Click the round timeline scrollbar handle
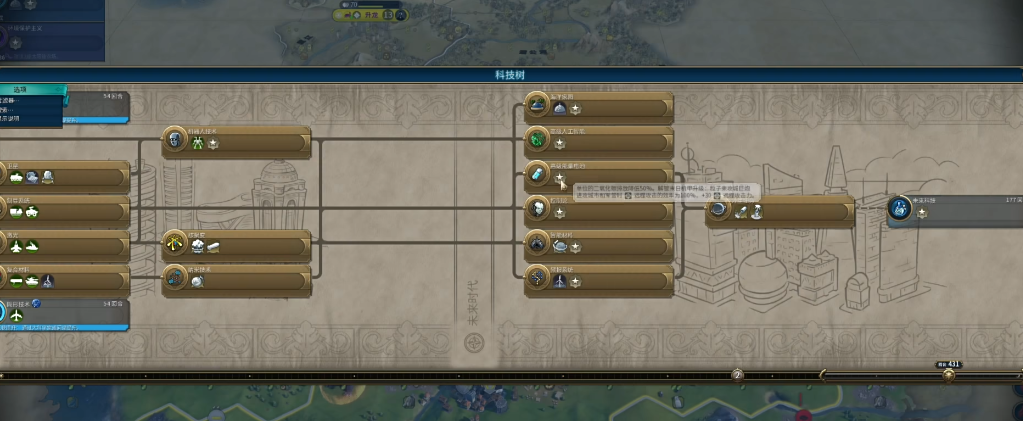 948,375
